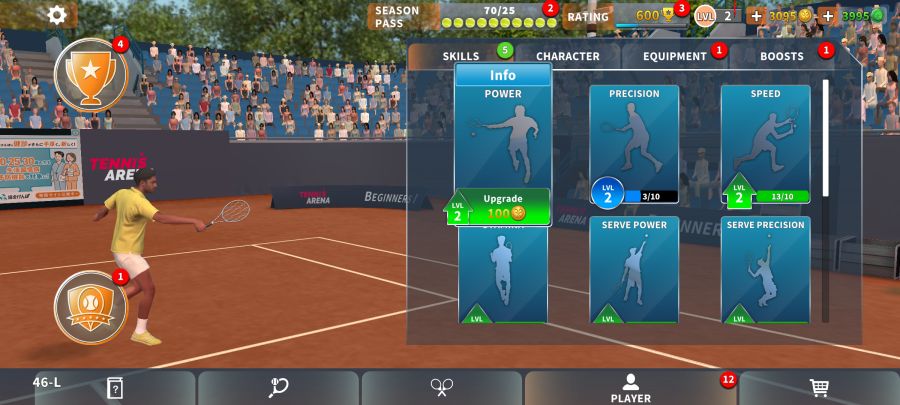Screen dimensions: 900x405
Task: Select the Speed skill card
Action: tap(765, 140)
